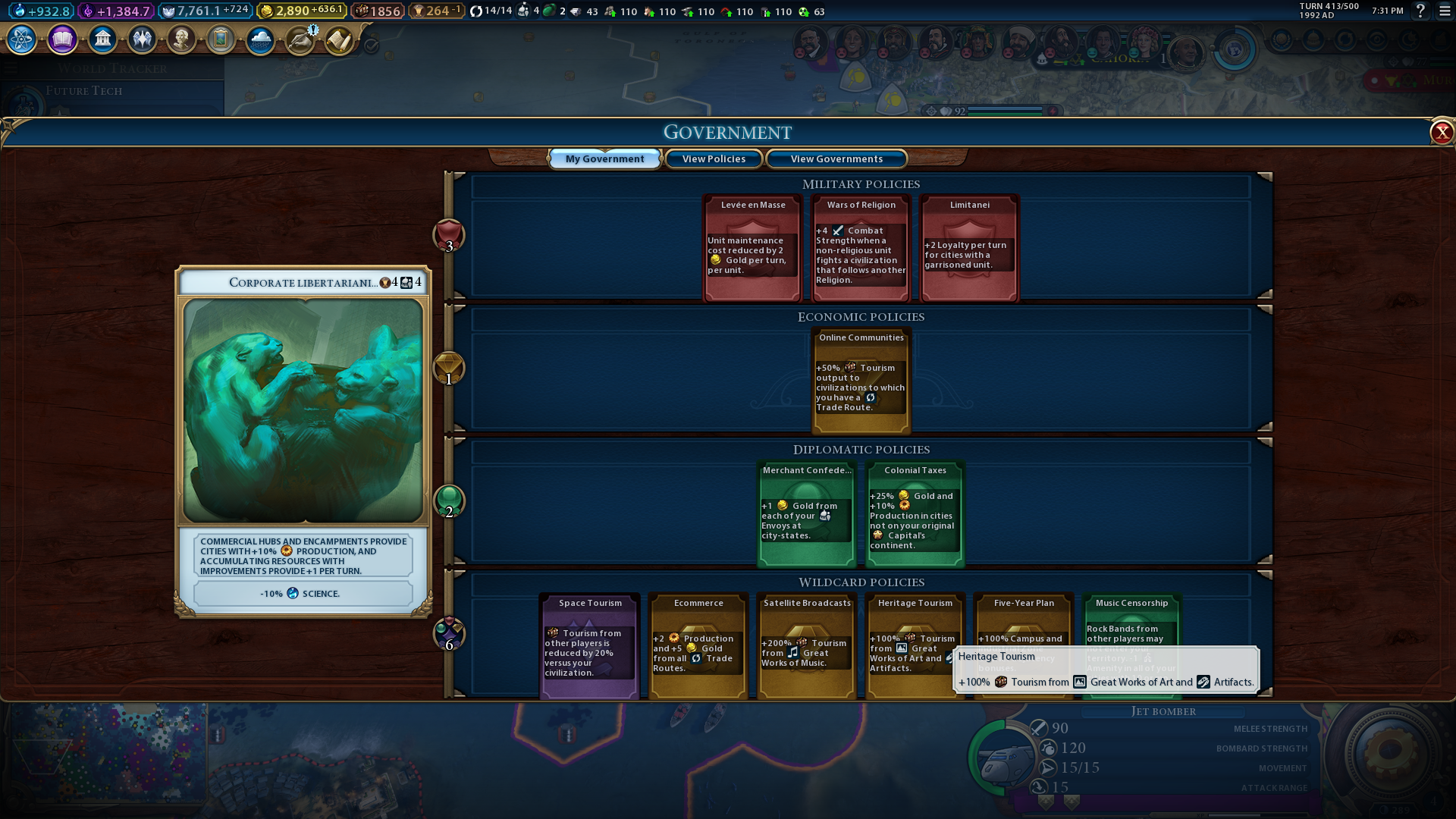Select the My Government tab
1456x819 pixels.
[x=604, y=158]
